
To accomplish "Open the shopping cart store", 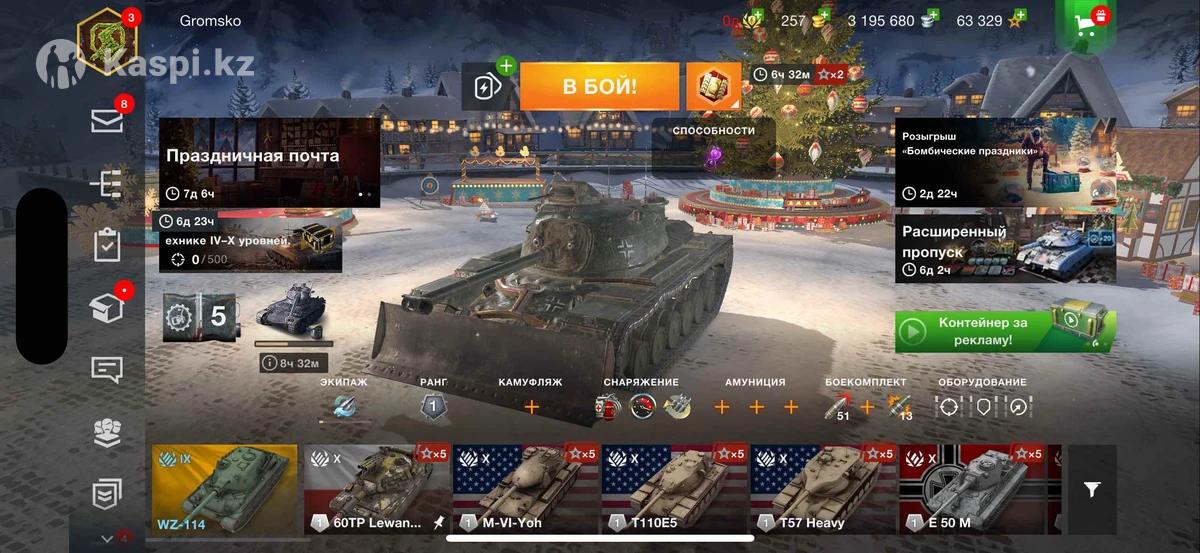I will point(1084,26).
